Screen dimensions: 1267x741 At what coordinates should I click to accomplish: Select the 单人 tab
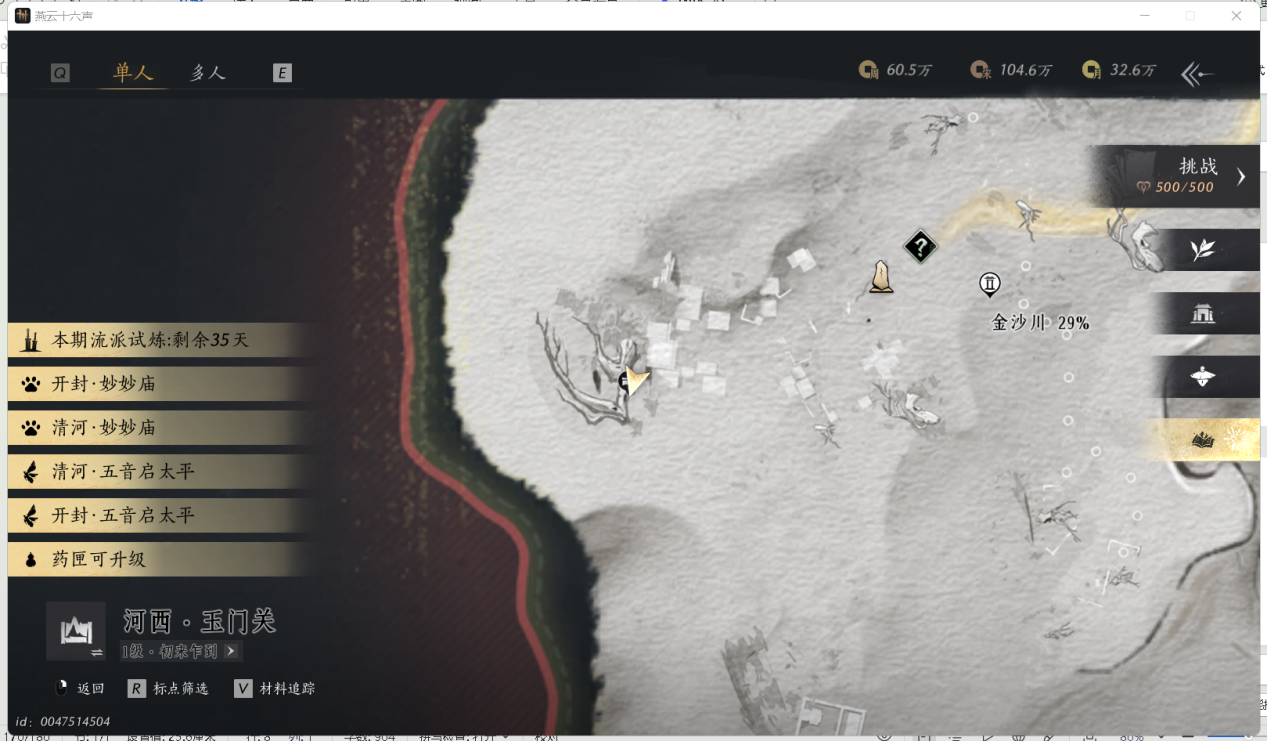click(x=133, y=73)
